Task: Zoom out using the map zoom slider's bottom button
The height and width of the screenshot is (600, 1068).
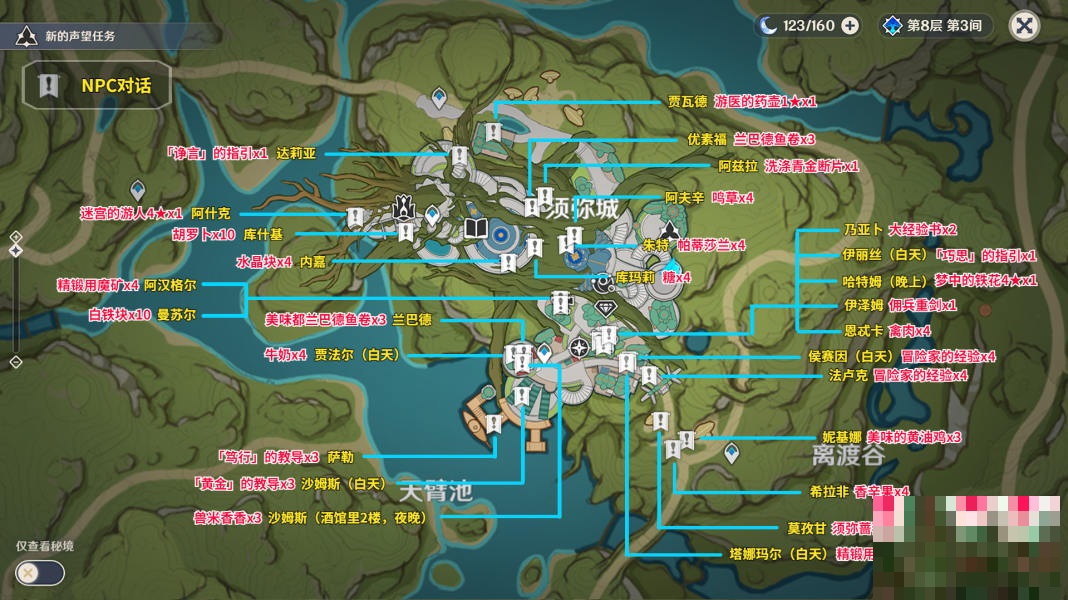Action: click(16, 361)
